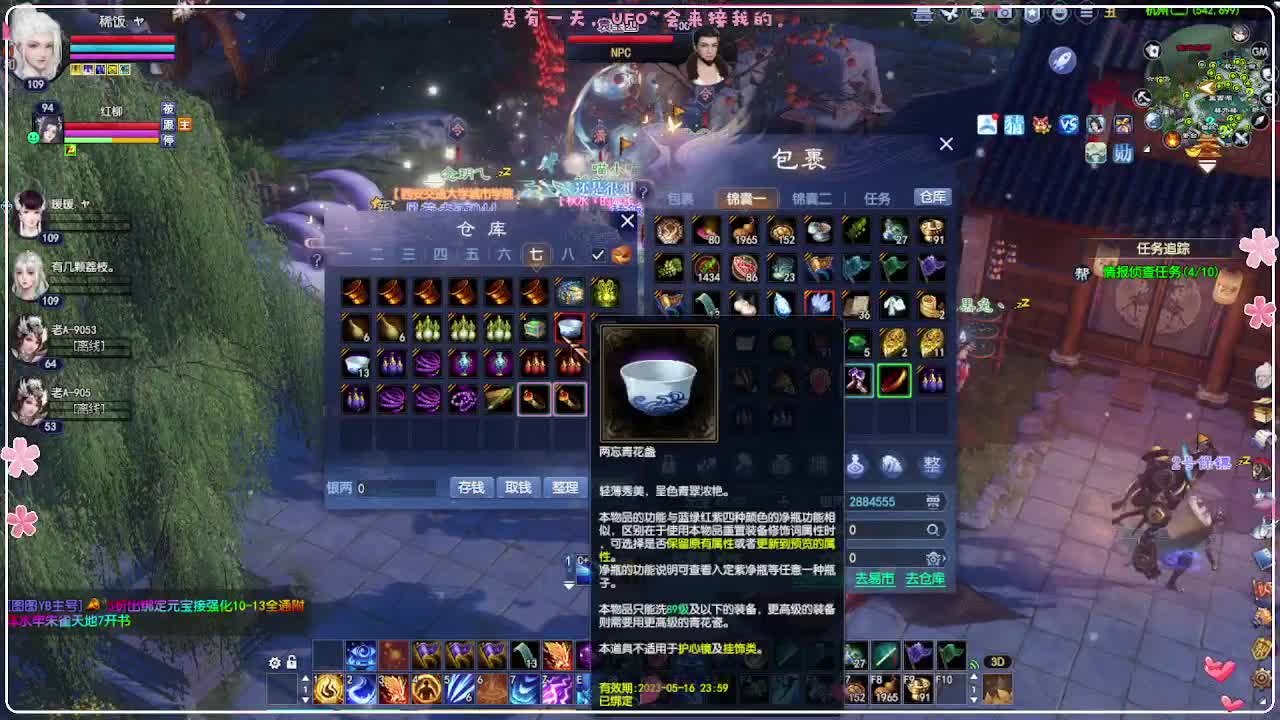
Task: Click the rocket flight icon near top right
Action: tap(1063, 62)
